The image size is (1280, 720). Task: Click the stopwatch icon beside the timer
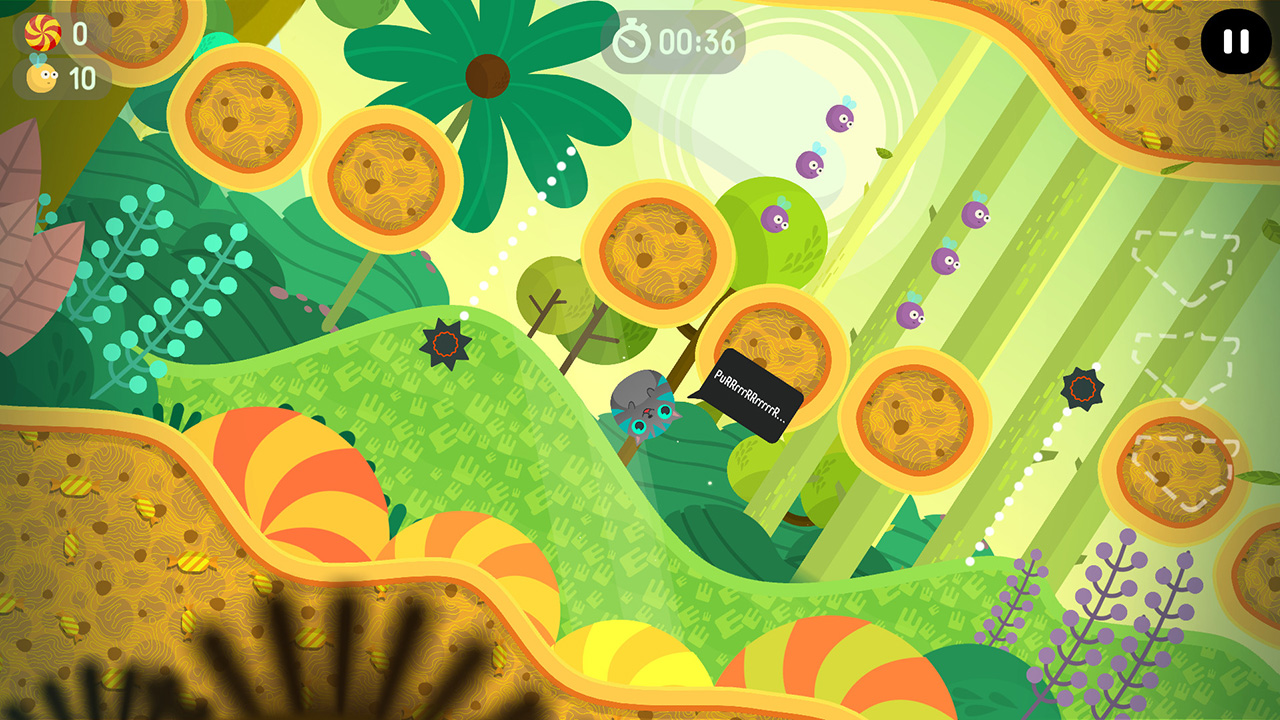coord(631,39)
